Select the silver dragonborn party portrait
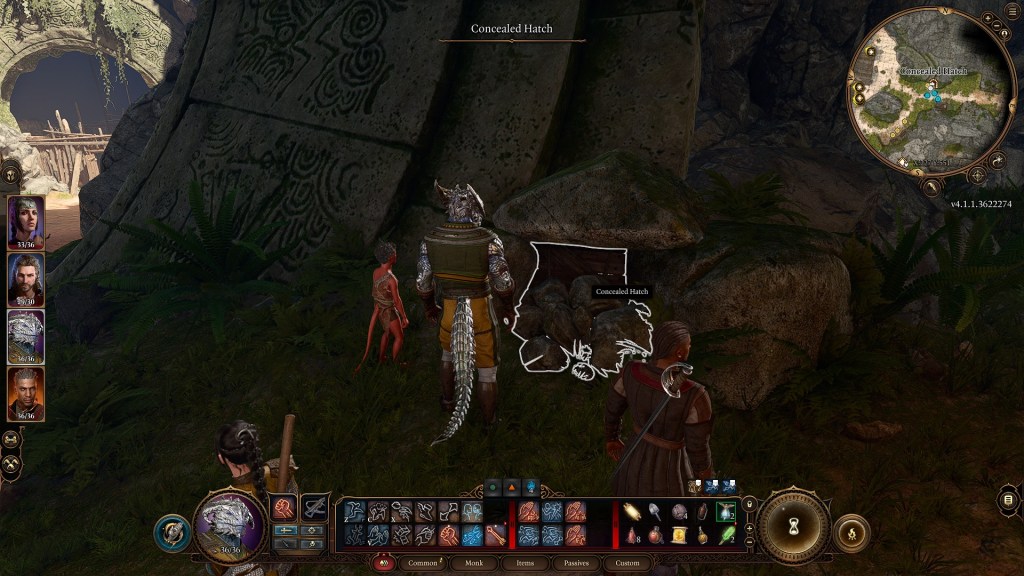Screen dimensions: 1024x576 [26, 337]
